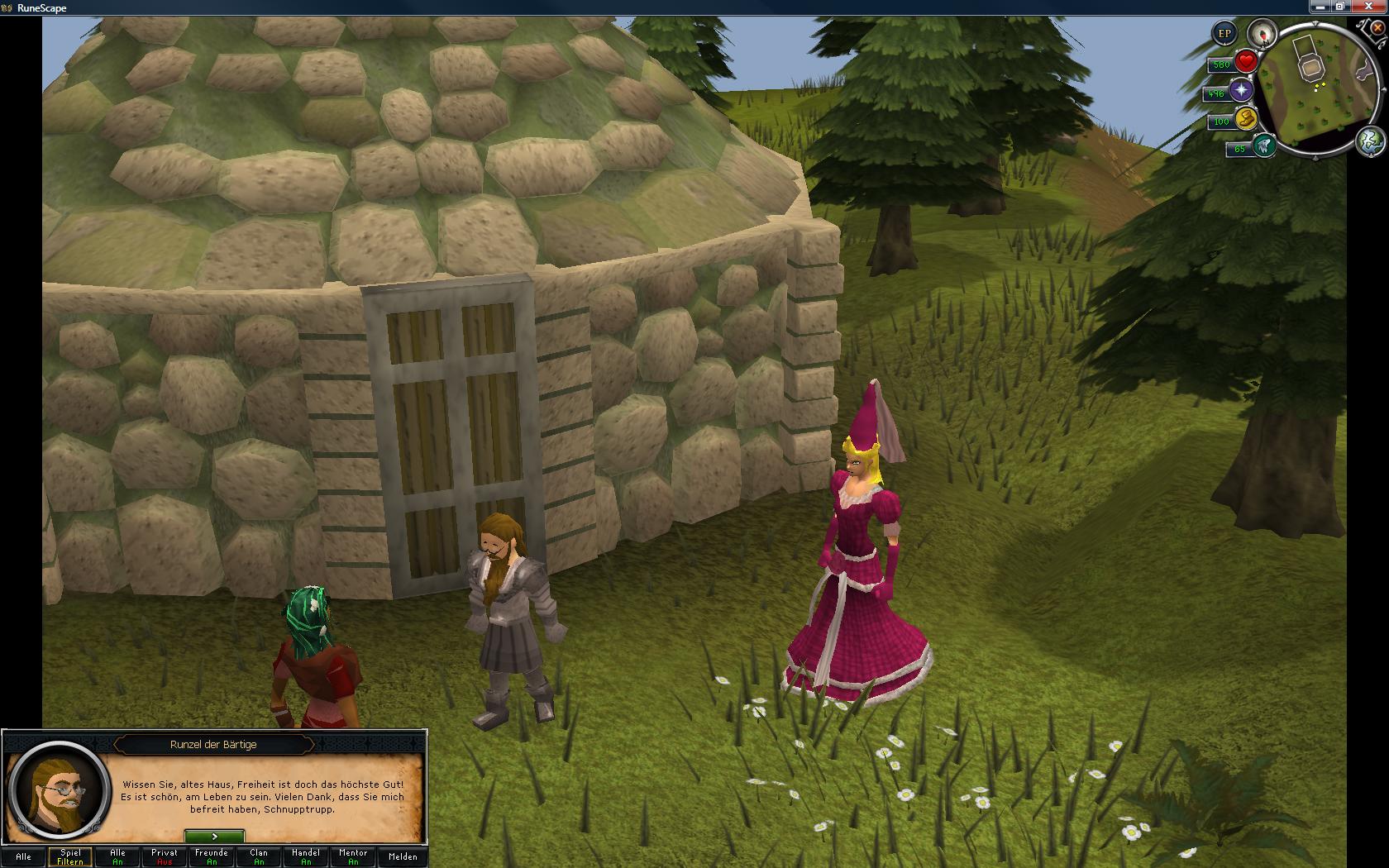Click the red heart hitpoints orb
1389x868 pixels.
click(1246, 62)
